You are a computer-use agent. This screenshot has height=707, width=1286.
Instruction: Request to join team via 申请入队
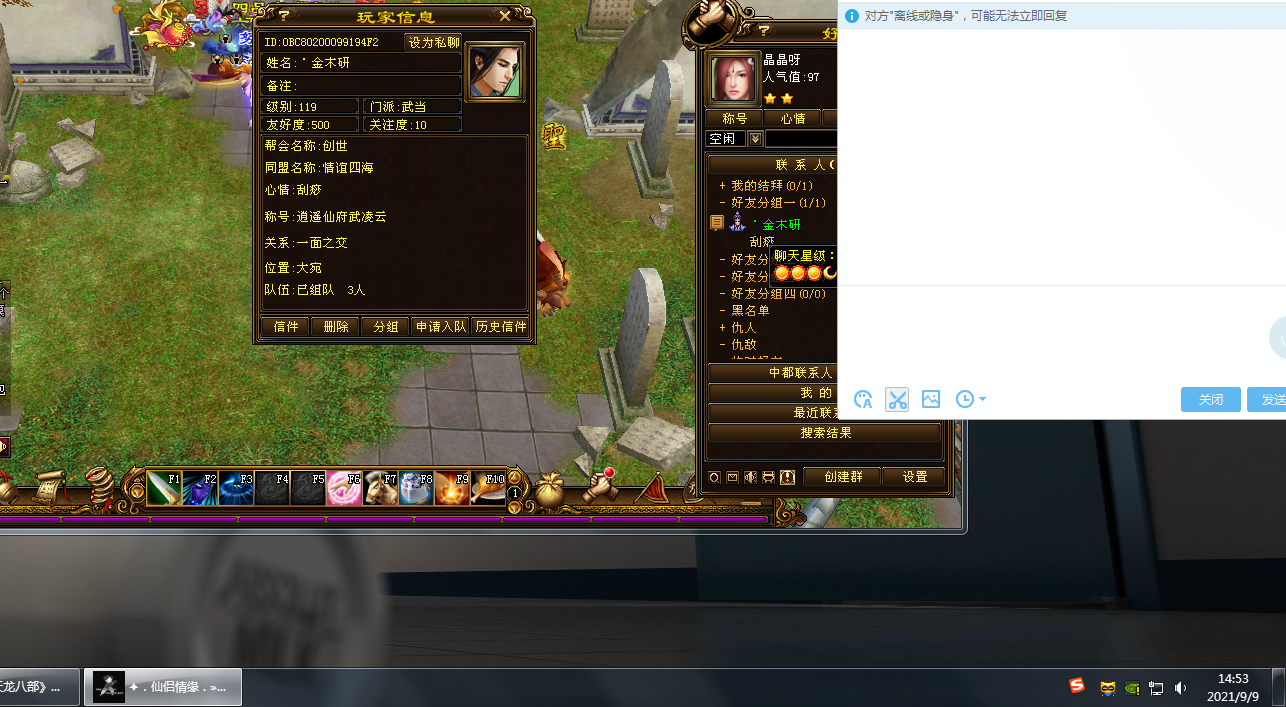(x=440, y=327)
